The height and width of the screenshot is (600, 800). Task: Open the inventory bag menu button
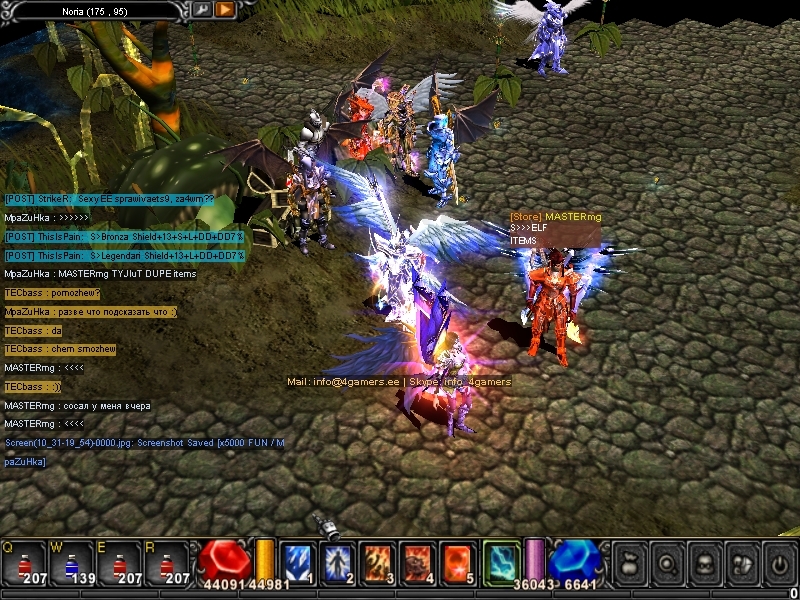pyautogui.click(x=629, y=563)
